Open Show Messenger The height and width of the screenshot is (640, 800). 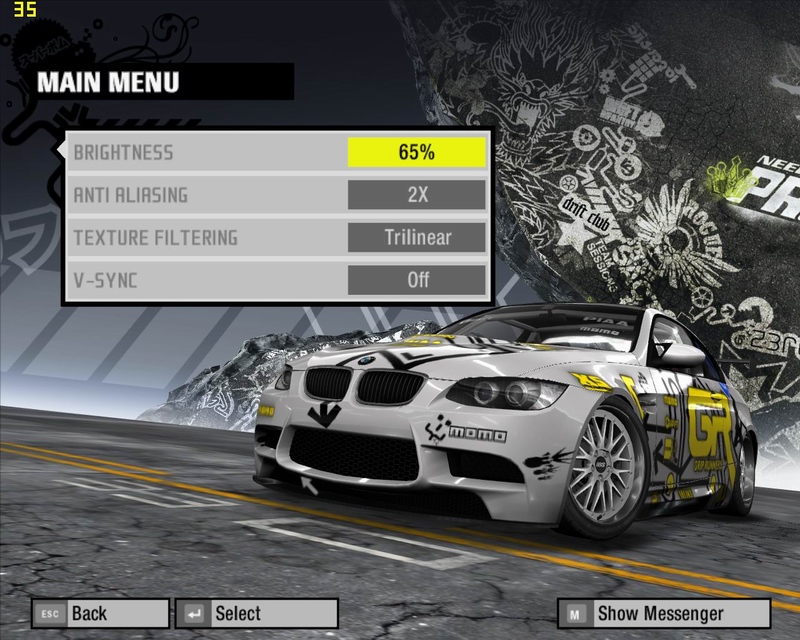pyautogui.click(x=665, y=613)
